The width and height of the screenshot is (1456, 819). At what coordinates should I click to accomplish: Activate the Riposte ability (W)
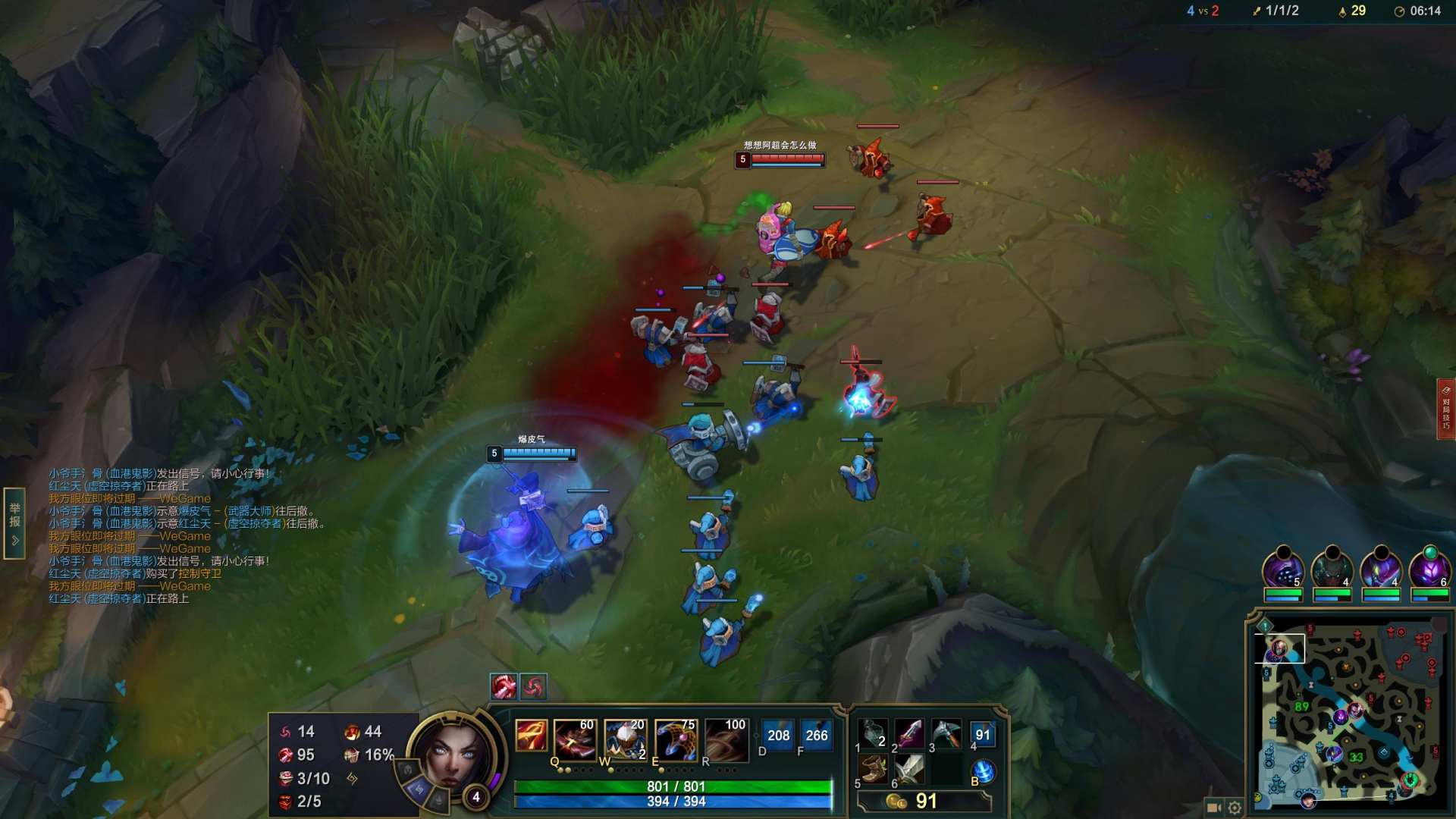pyautogui.click(x=625, y=738)
